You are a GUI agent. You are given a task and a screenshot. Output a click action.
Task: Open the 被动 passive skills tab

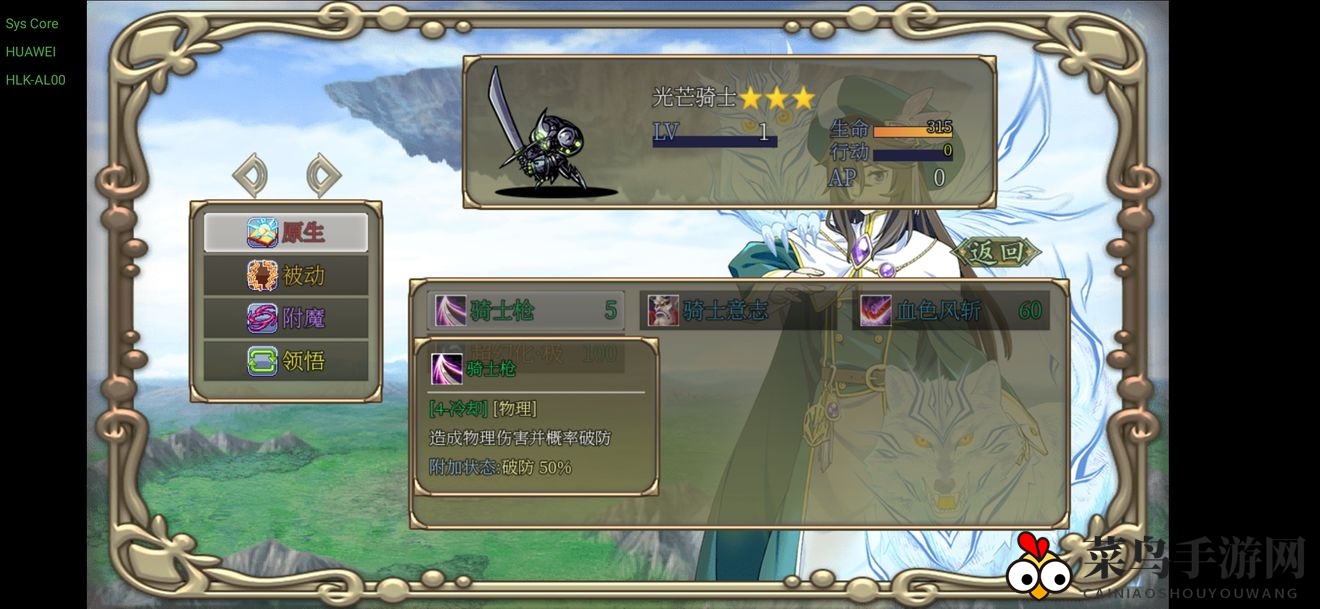[286, 275]
